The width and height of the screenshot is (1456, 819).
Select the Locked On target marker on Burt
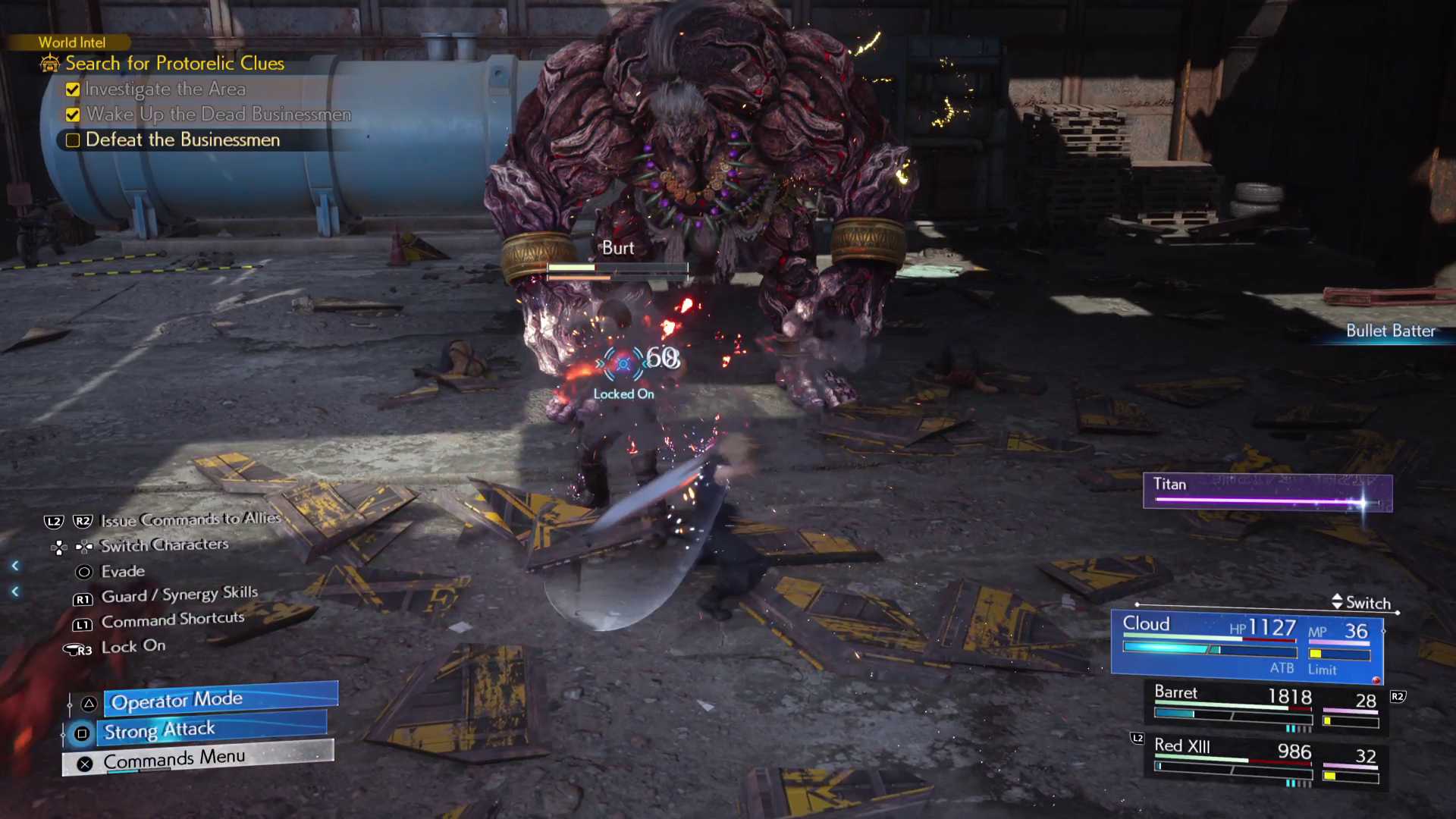pos(623,365)
